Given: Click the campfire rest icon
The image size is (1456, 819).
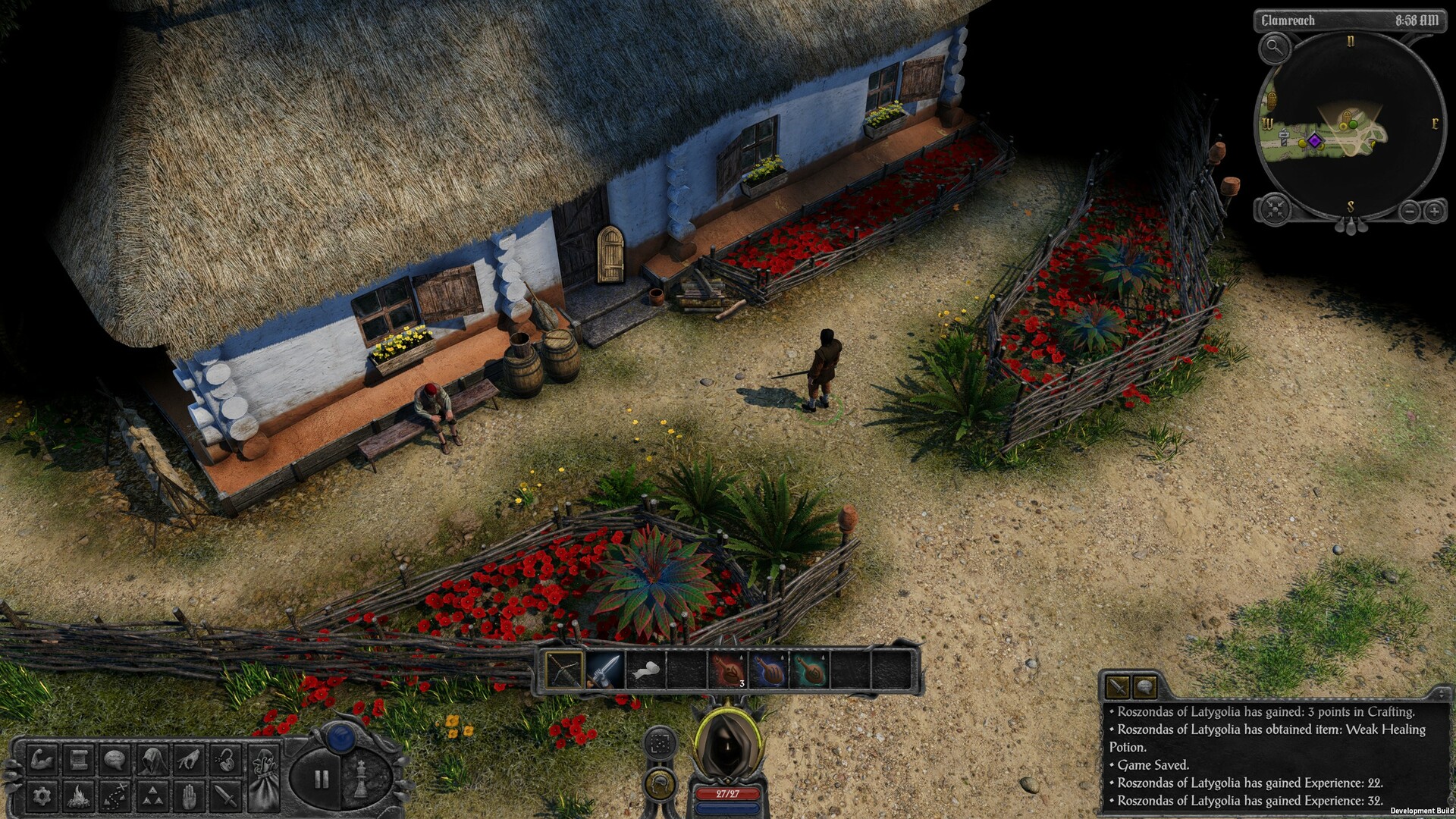Looking at the screenshot, I should click(x=80, y=797).
